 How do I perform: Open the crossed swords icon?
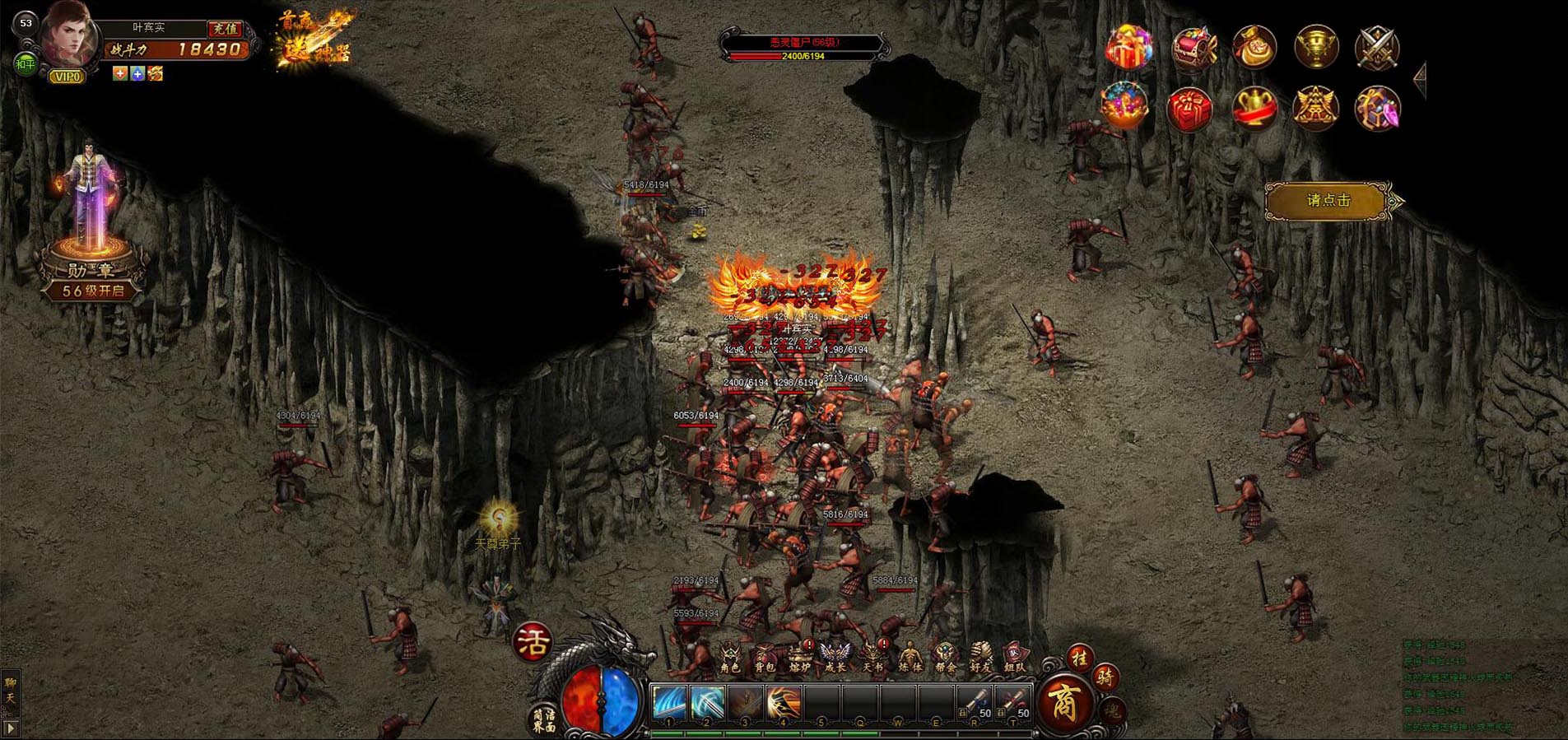click(x=1377, y=46)
